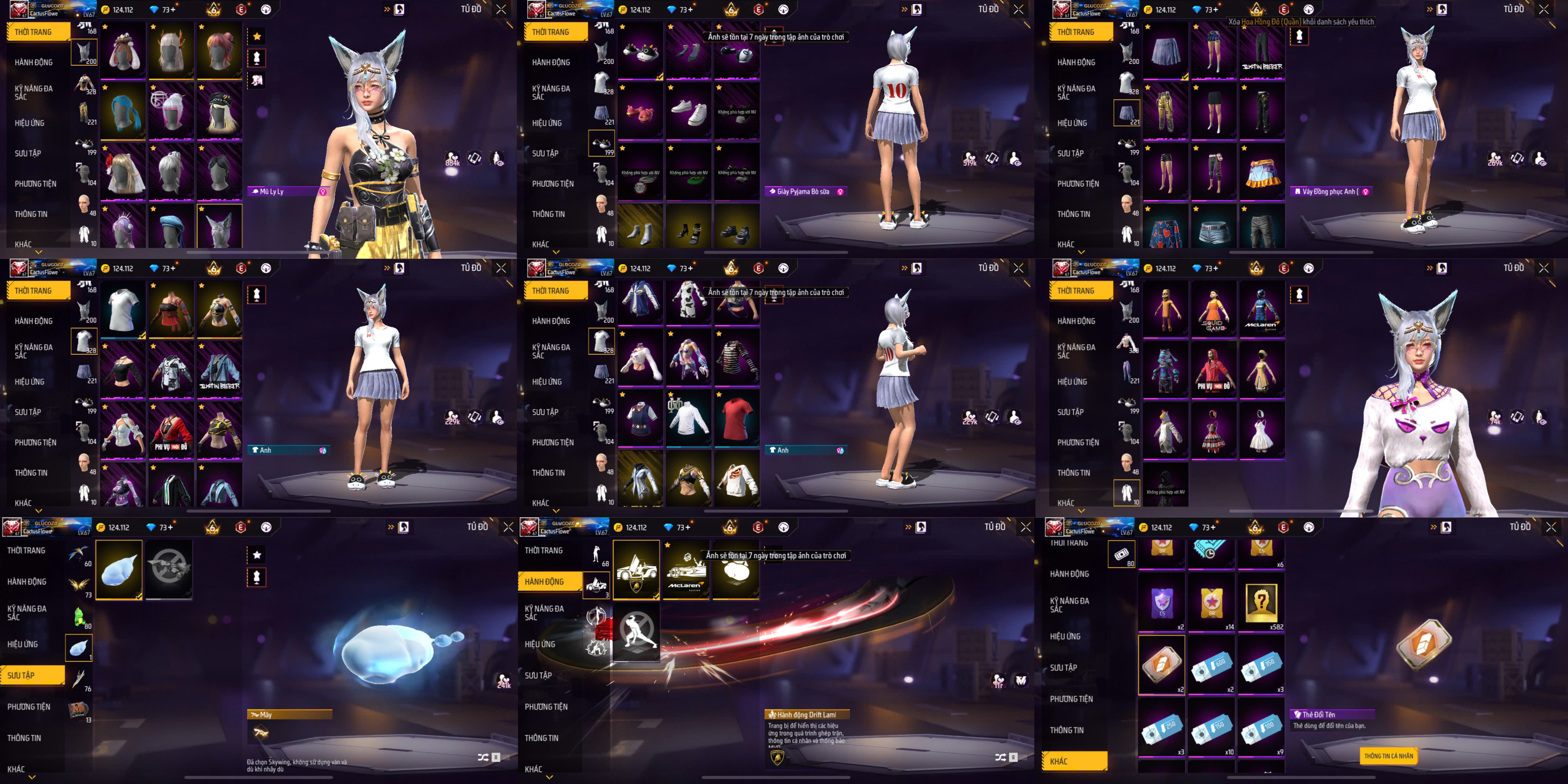Choose the heart-pattern blue shorts slot
Screen dimensions: 1568x784
[1165, 227]
